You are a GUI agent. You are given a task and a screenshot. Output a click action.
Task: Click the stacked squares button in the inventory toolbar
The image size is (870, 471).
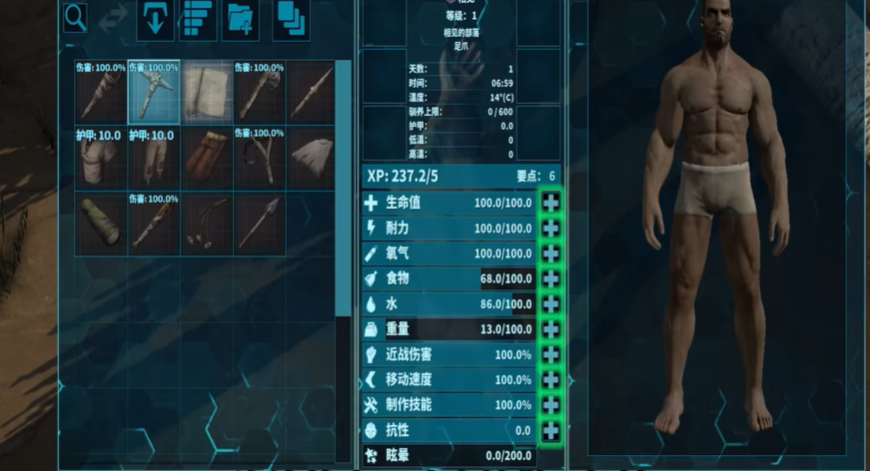pyautogui.click(x=290, y=19)
